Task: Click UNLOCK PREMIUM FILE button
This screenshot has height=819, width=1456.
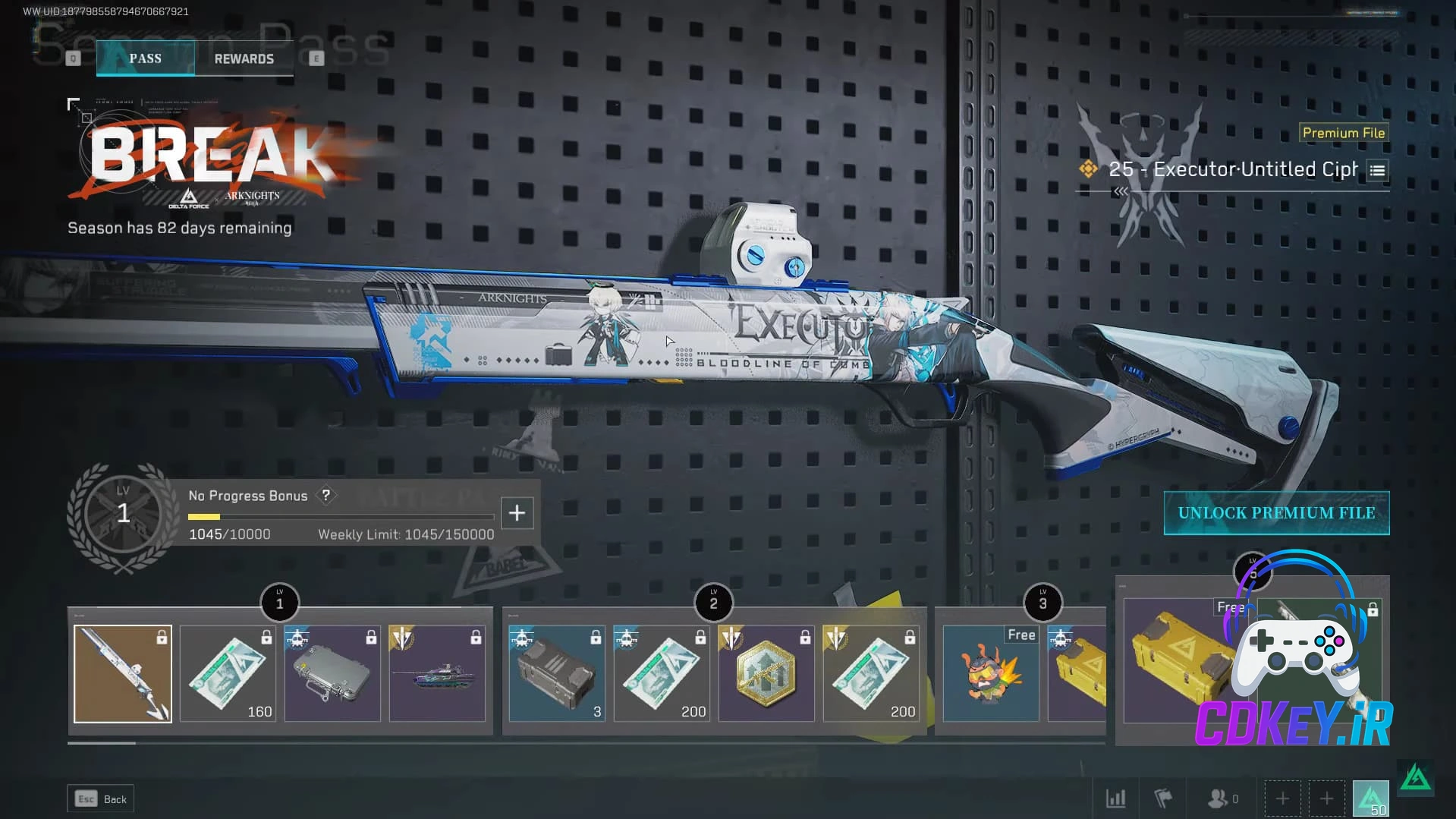Action: tap(1276, 513)
